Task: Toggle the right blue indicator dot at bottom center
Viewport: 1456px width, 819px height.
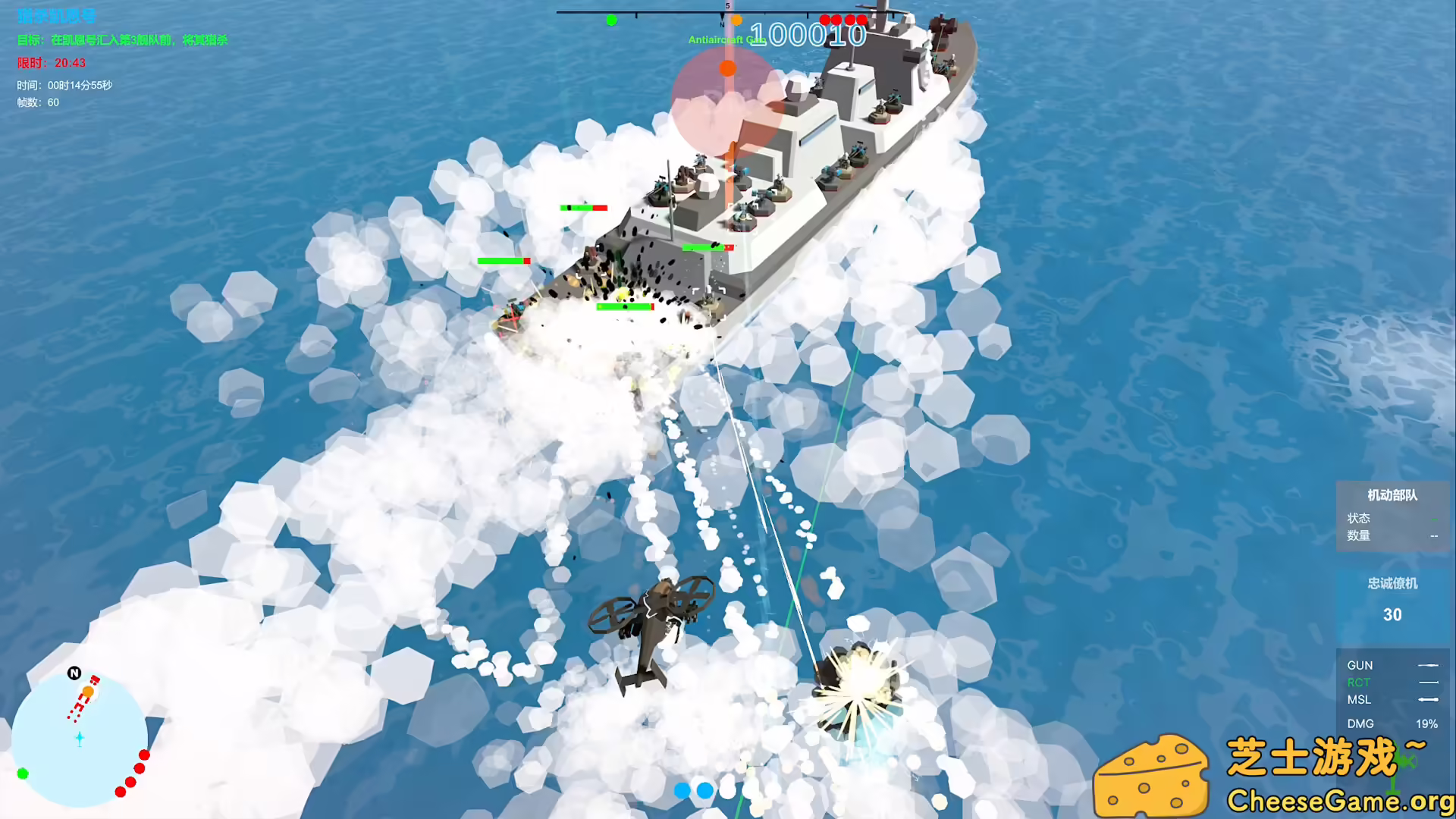Action: pos(704,790)
